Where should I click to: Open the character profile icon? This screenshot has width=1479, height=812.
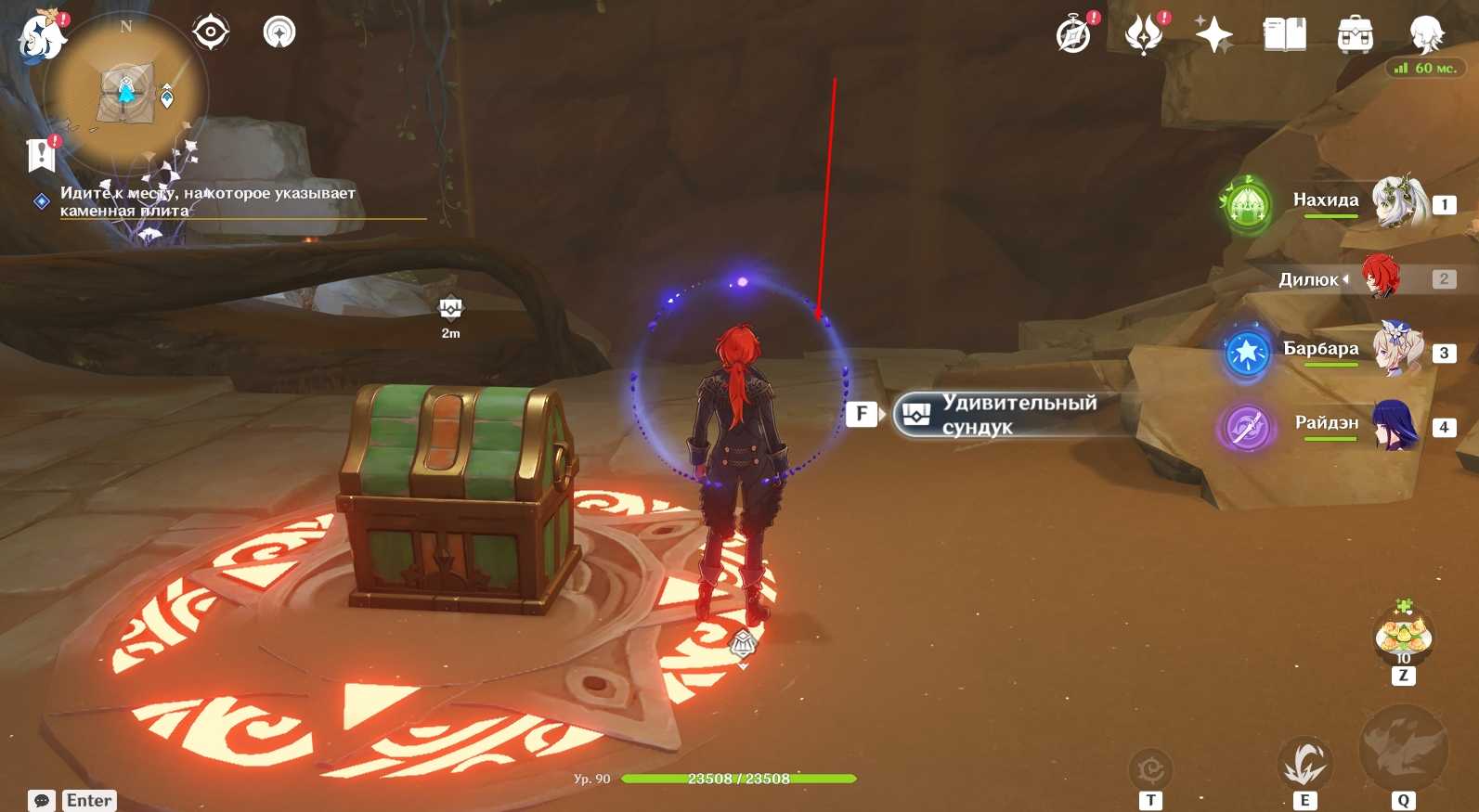coord(1425,35)
